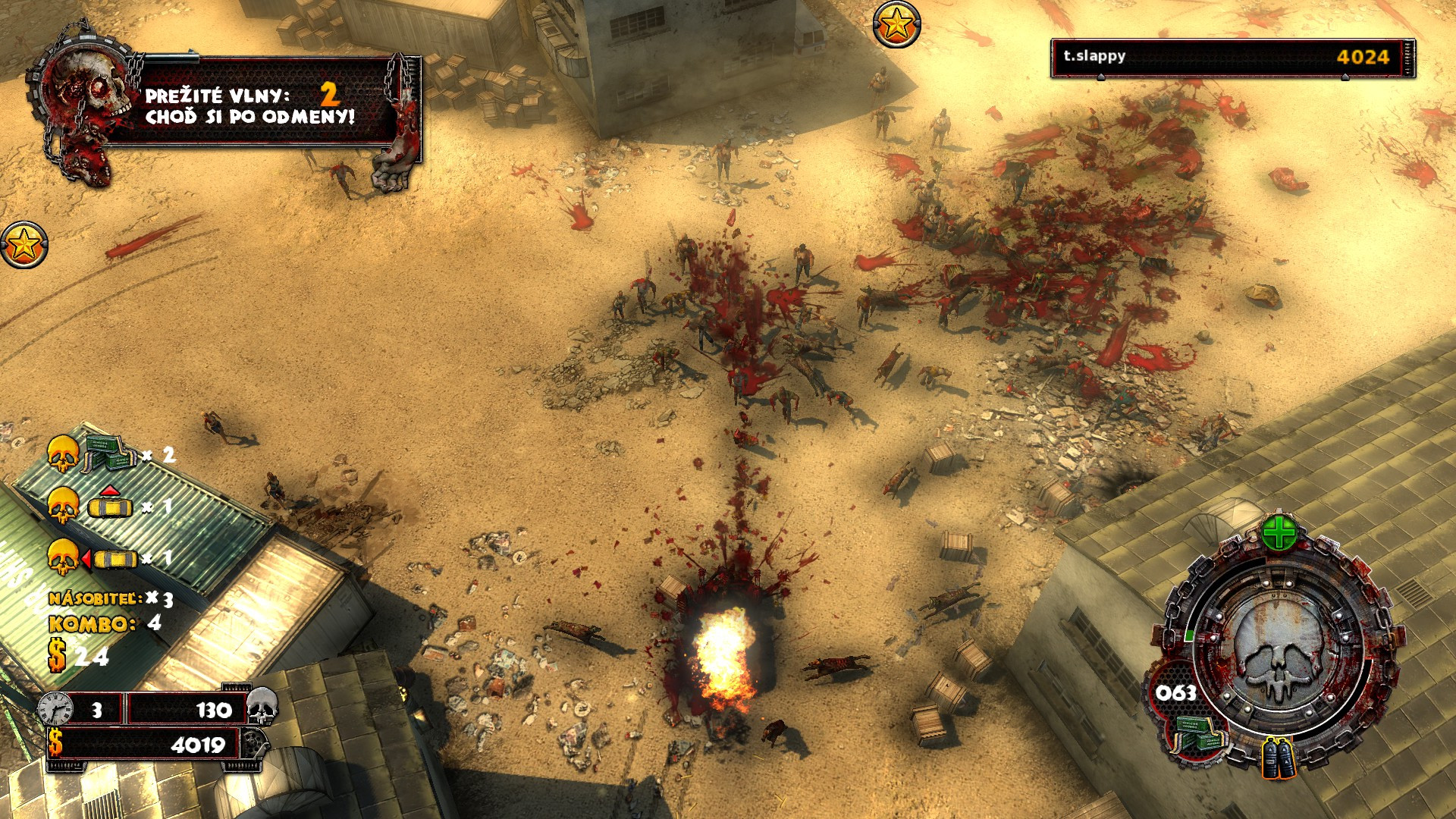The image size is (1456, 819).
Task: Click the grey skull kill counter icon
Action: [x=262, y=707]
